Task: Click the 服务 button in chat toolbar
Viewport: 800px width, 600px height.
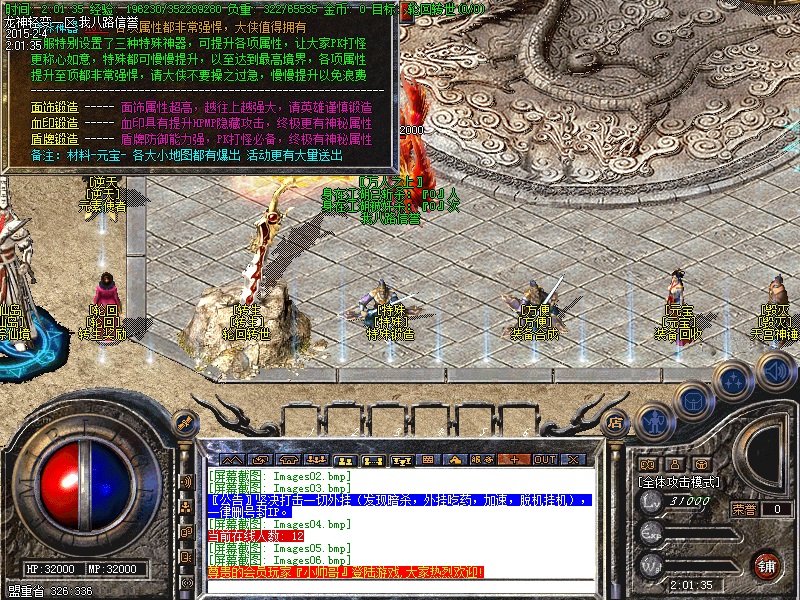Action: pos(482,459)
